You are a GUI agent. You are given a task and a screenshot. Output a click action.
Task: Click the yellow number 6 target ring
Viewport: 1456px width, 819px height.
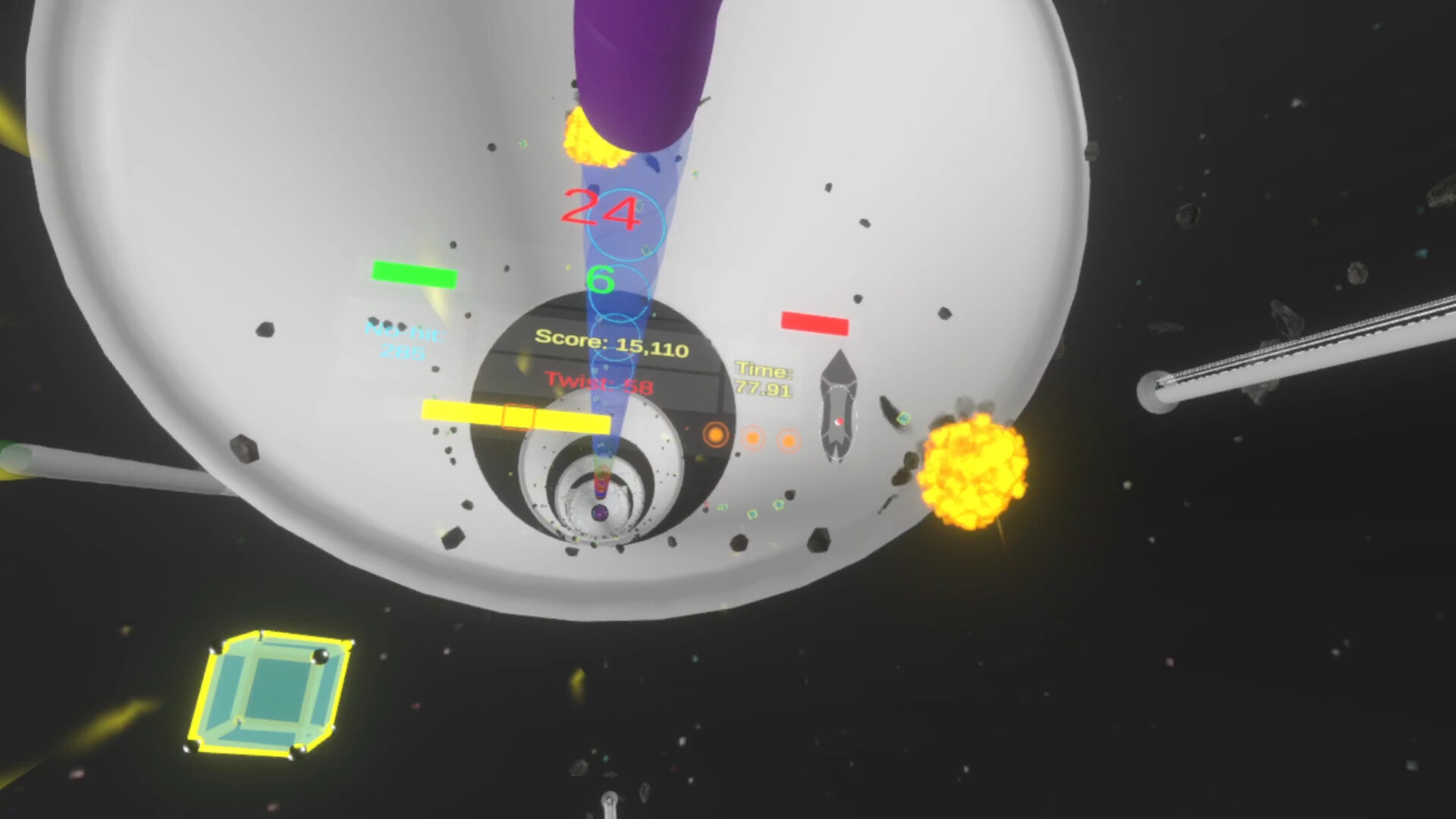[x=601, y=281]
